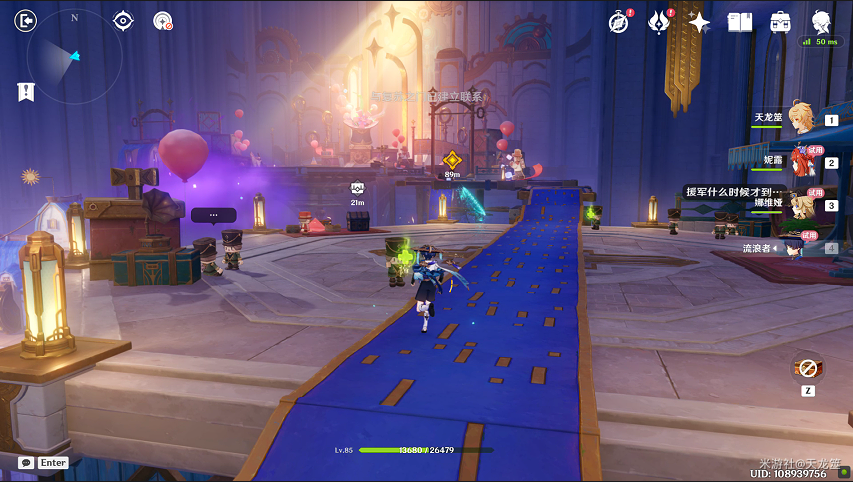Open the backpack inventory
Image resolution: width=853 pixels, height=482 pixels.
[780, 22]
